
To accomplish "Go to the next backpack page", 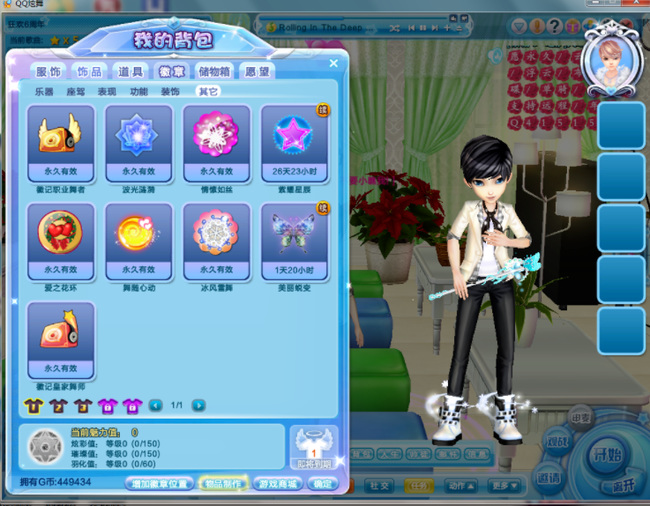I will [199, 405].
